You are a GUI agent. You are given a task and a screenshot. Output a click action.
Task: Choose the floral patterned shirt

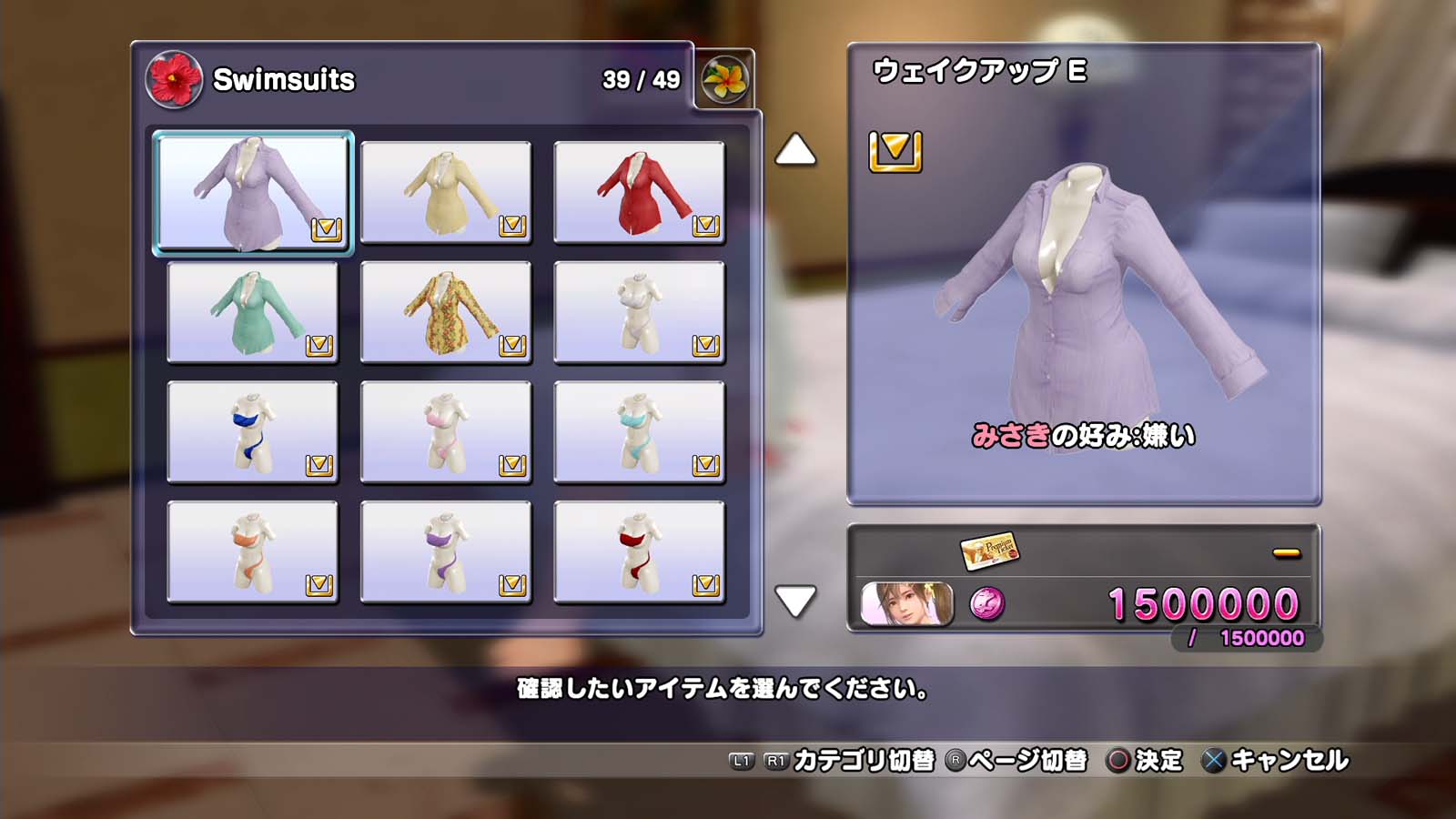(446, 312)
